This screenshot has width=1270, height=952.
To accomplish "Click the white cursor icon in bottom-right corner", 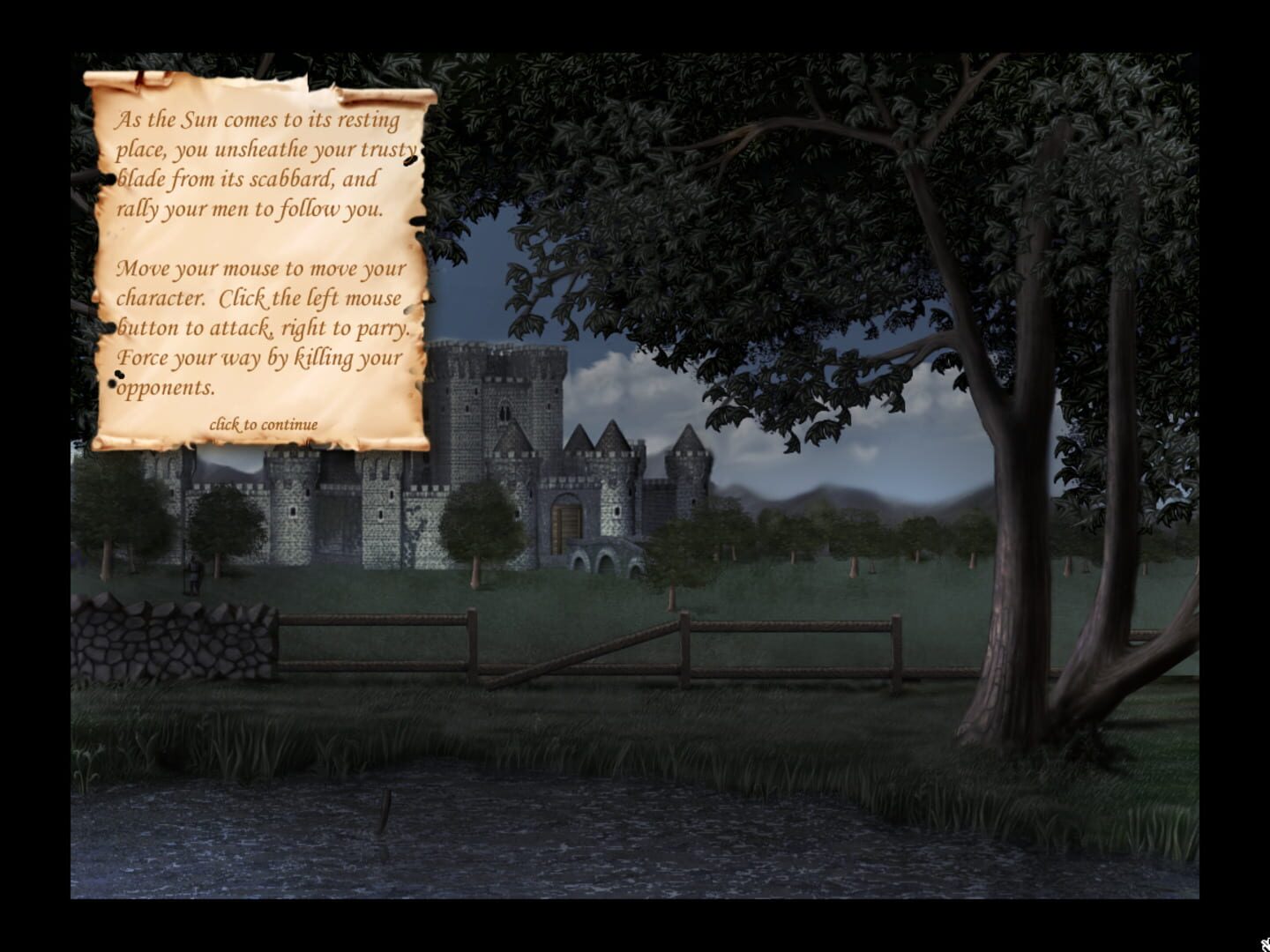I will 1265,945.
